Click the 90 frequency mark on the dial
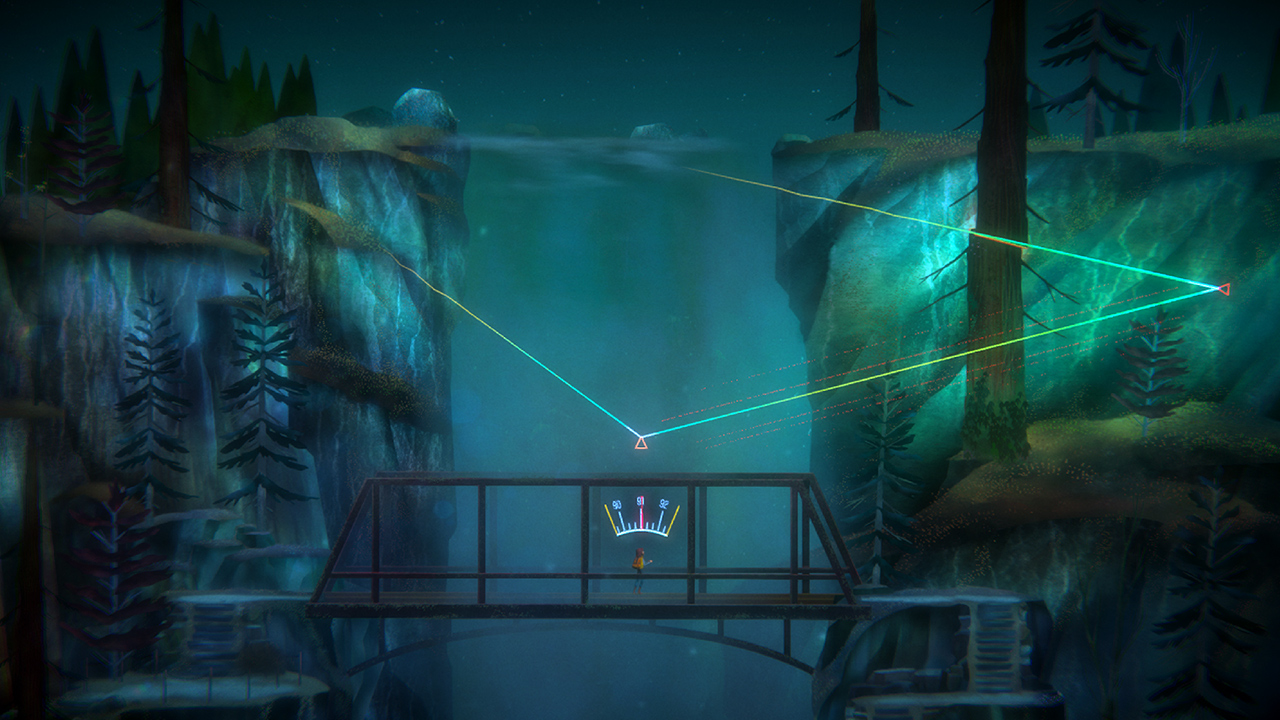 618,504
